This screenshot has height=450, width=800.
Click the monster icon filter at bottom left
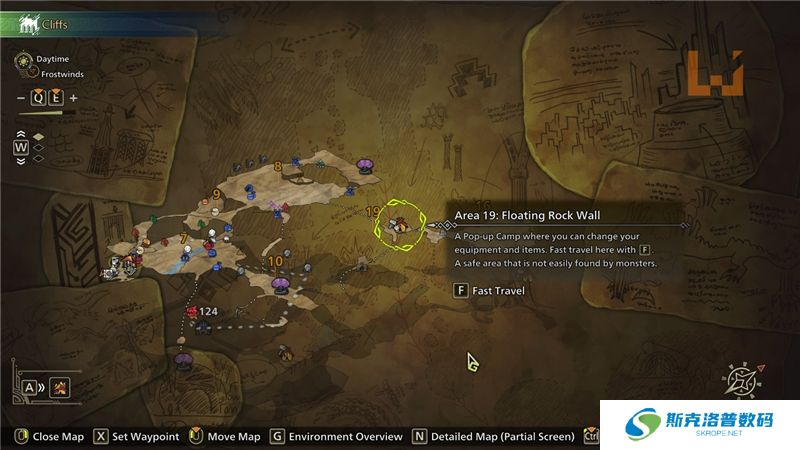[x=60, y=387]
